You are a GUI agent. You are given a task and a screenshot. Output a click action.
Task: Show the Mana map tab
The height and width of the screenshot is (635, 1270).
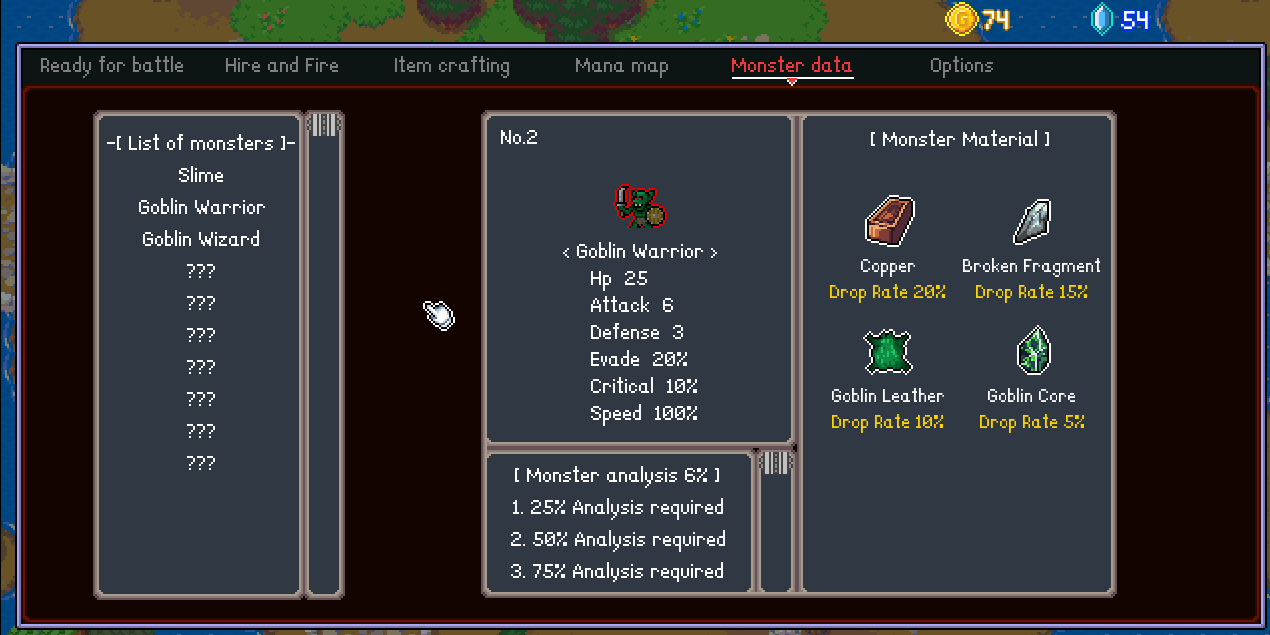coord(621,66)
